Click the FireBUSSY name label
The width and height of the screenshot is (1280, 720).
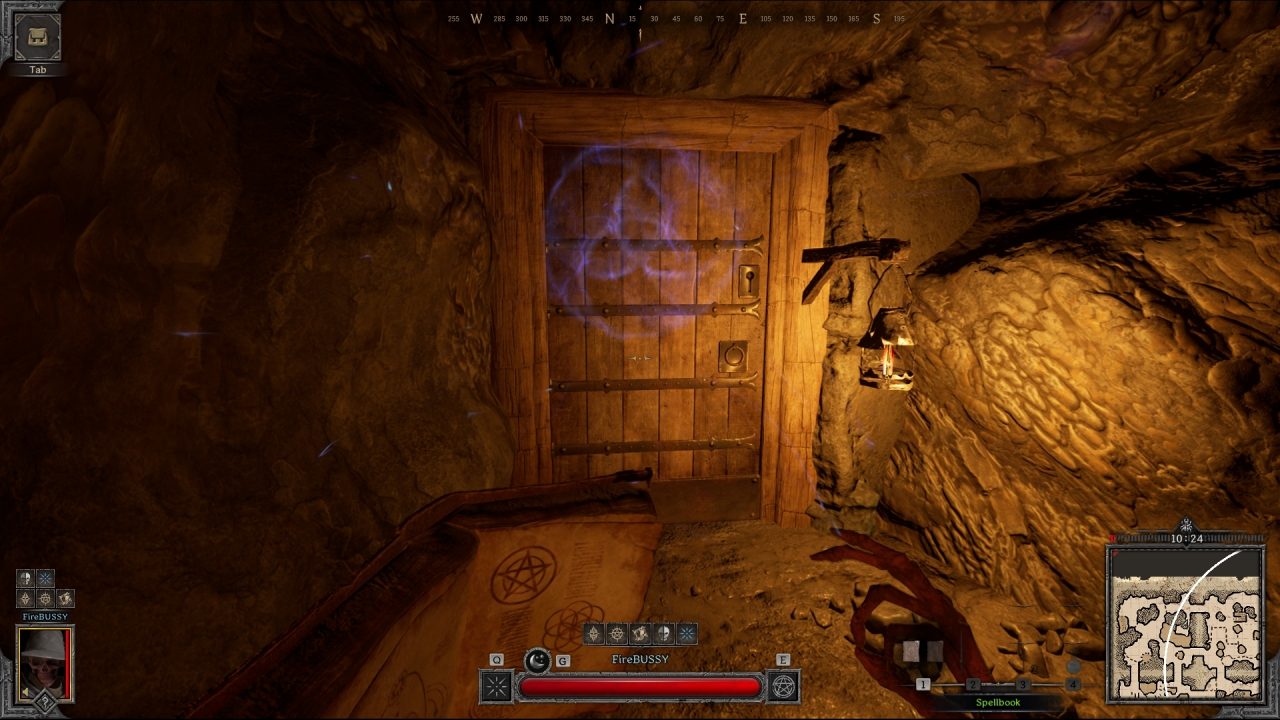639,658
